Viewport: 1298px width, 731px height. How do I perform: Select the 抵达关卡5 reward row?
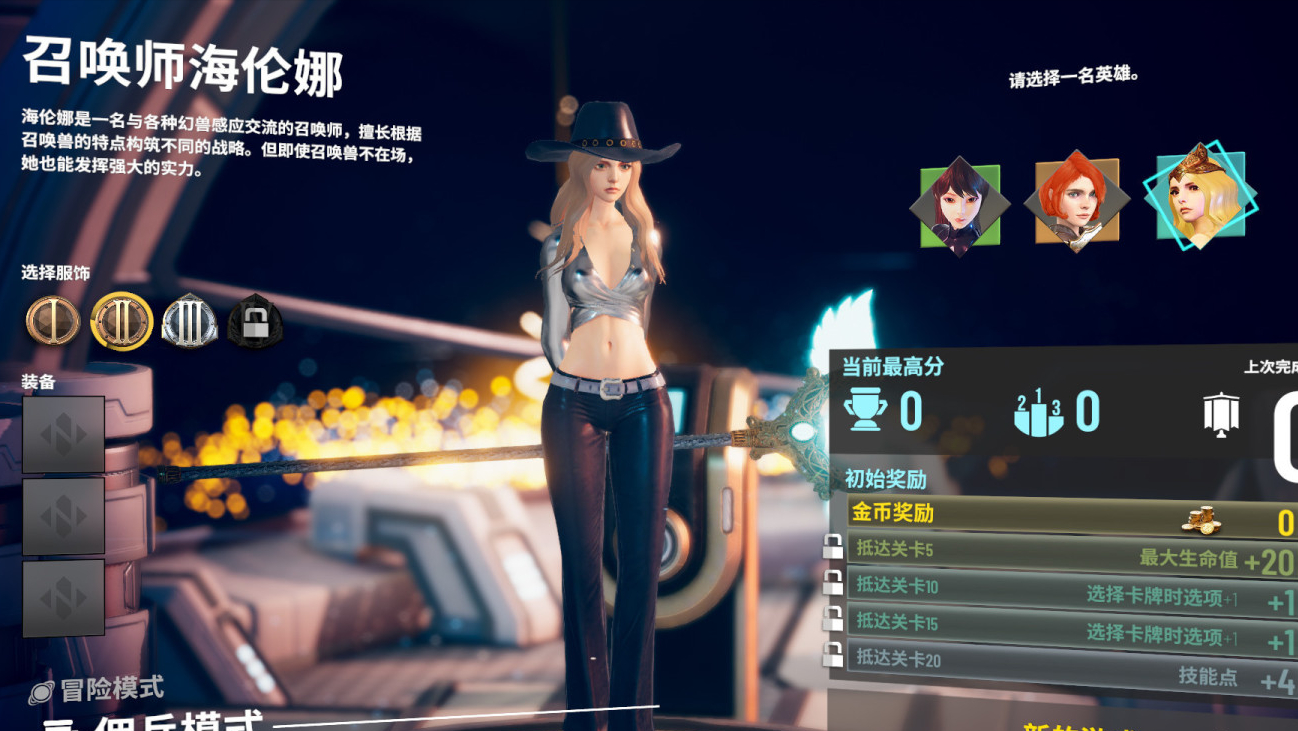point(1070,554)
